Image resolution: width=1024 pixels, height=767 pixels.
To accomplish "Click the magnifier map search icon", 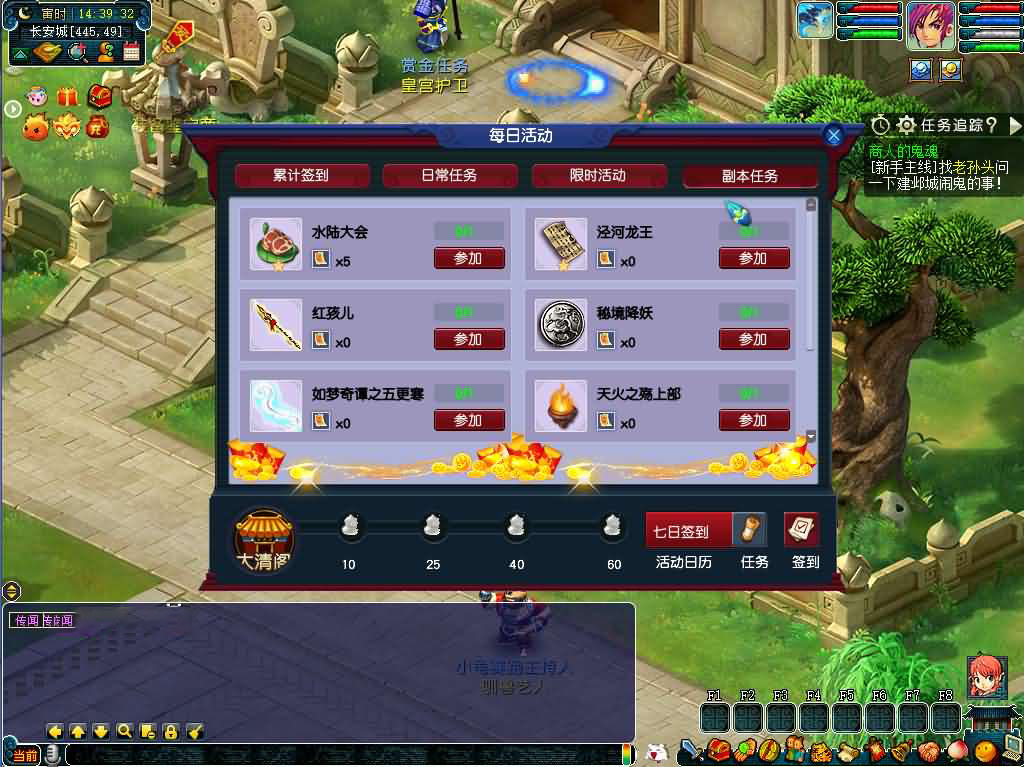I will pos(79,52).
